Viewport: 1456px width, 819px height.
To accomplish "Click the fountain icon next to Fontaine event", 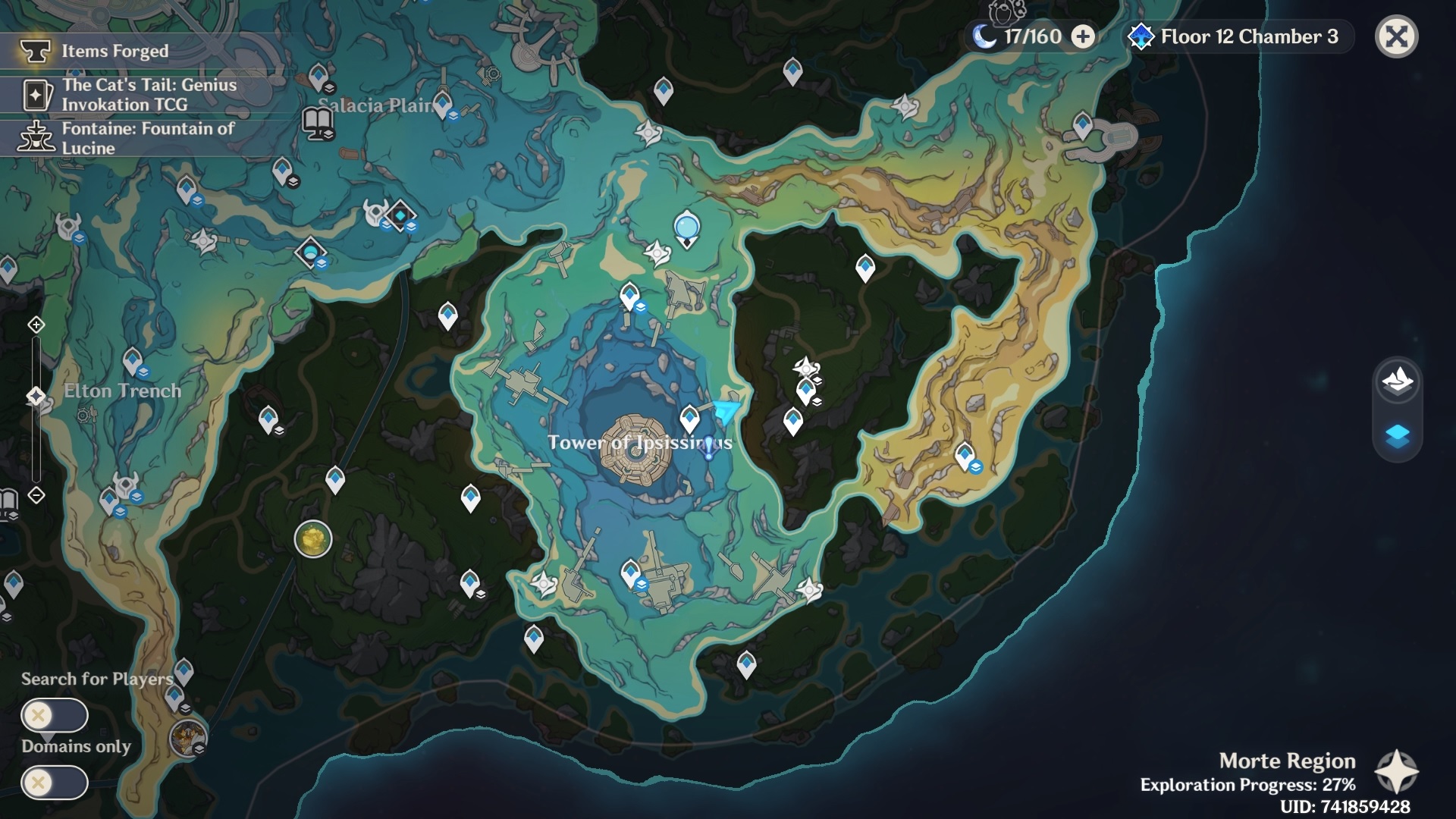I will click(x=36, y=138).
